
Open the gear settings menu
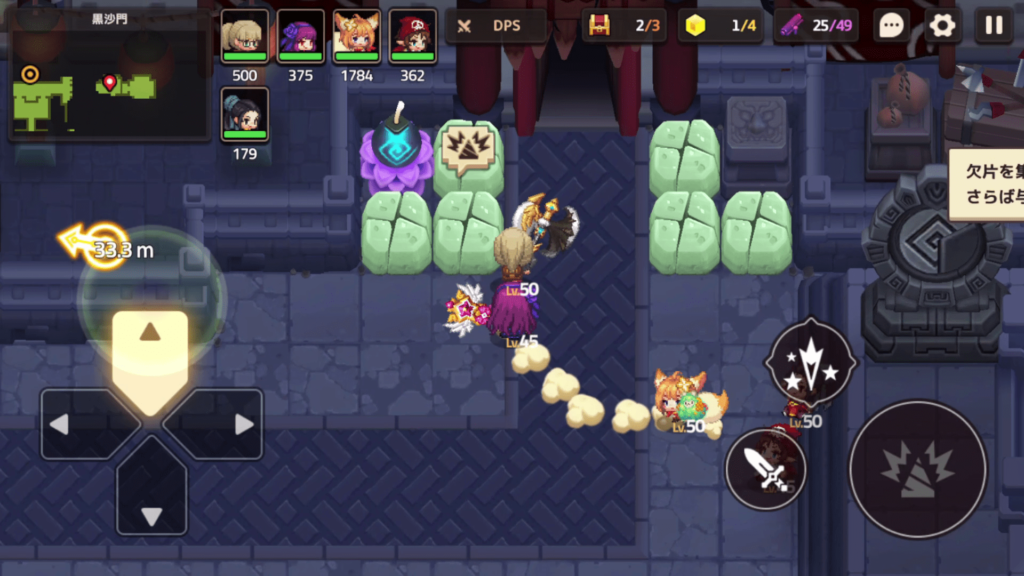click(x=942, y=26)
